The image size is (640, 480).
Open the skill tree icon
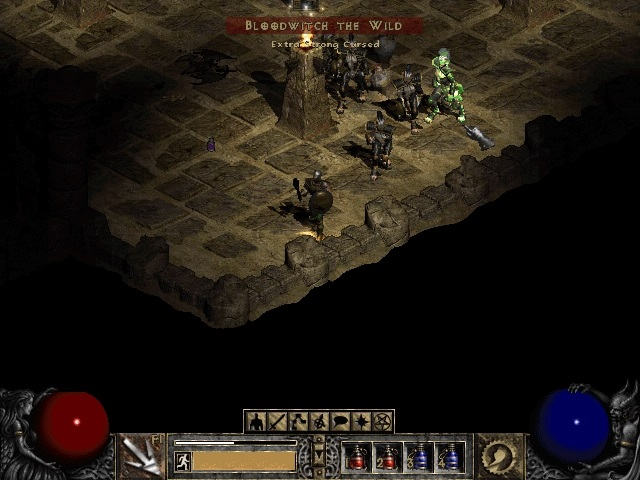click(x=298, y=421)
